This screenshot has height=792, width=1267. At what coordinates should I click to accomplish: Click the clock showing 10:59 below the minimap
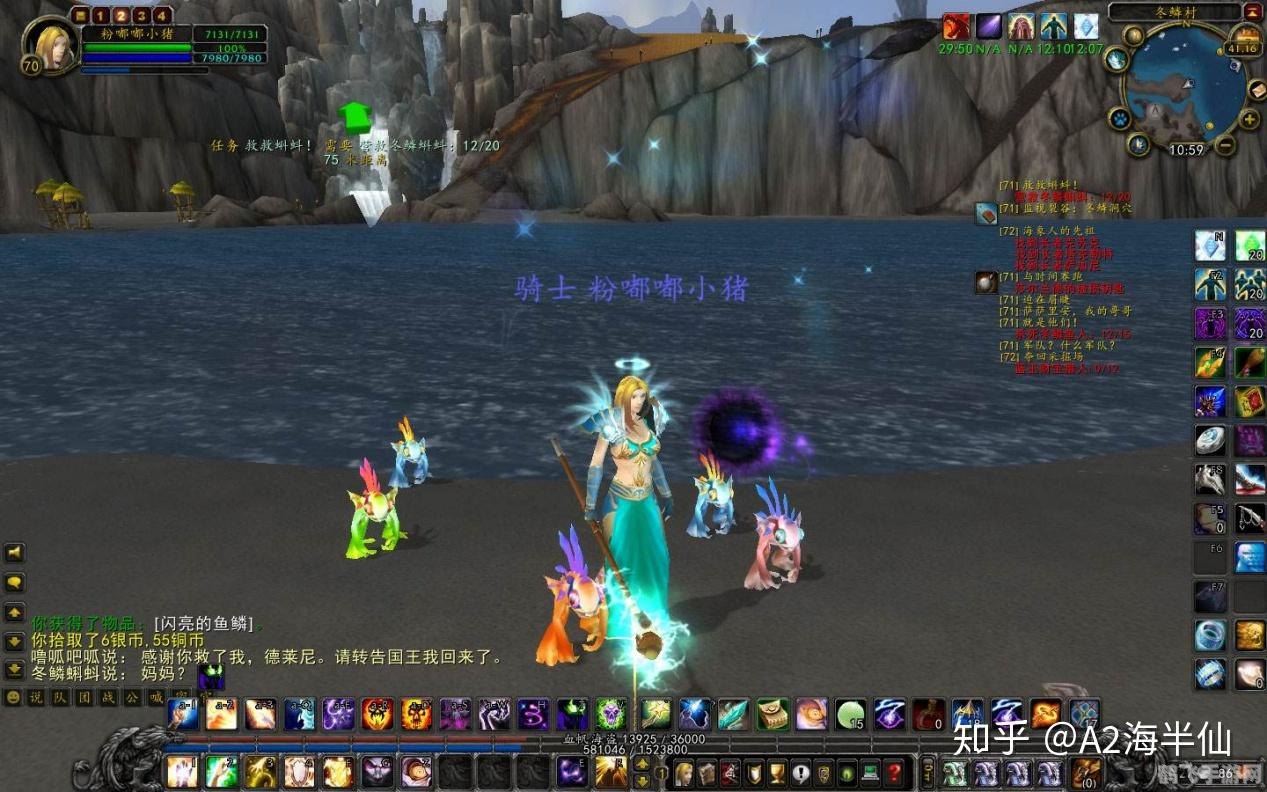click(x=1186, y=150)
